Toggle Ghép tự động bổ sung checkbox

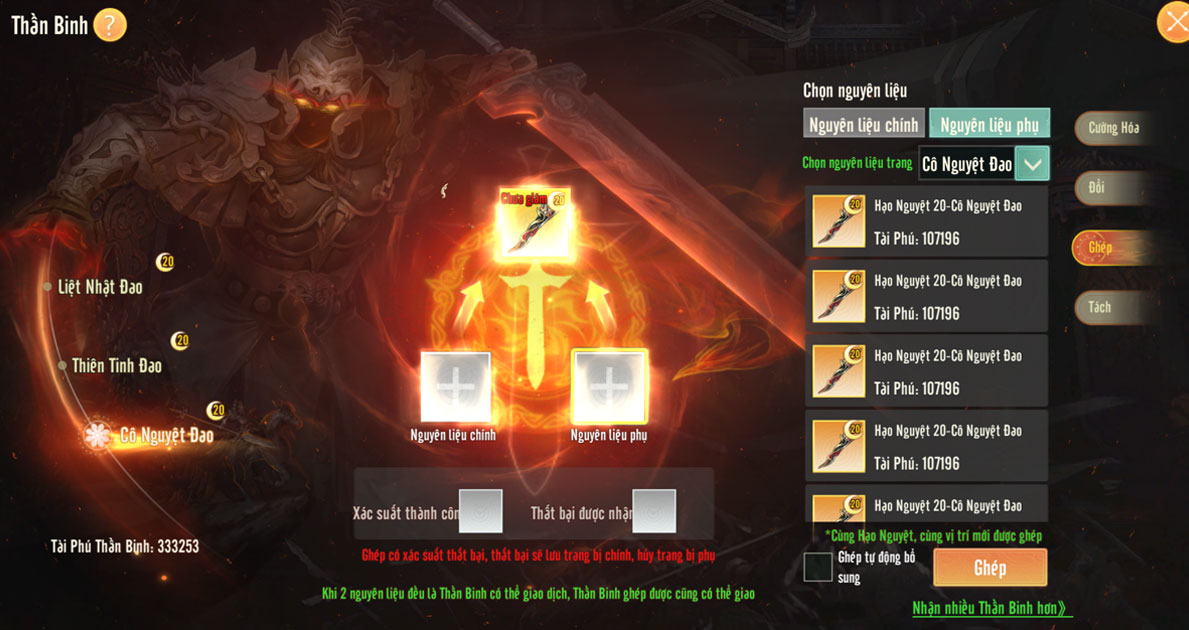coord(818,567)
